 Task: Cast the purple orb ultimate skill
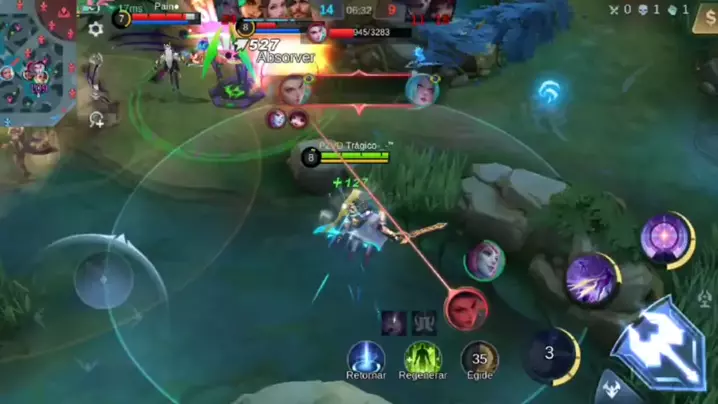666,240
